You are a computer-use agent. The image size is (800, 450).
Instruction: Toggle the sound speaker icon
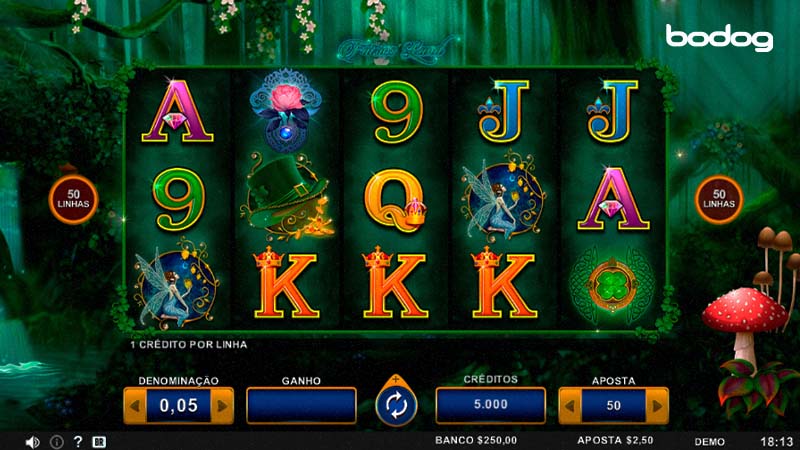pyautogui.click(x=32, y=441)
